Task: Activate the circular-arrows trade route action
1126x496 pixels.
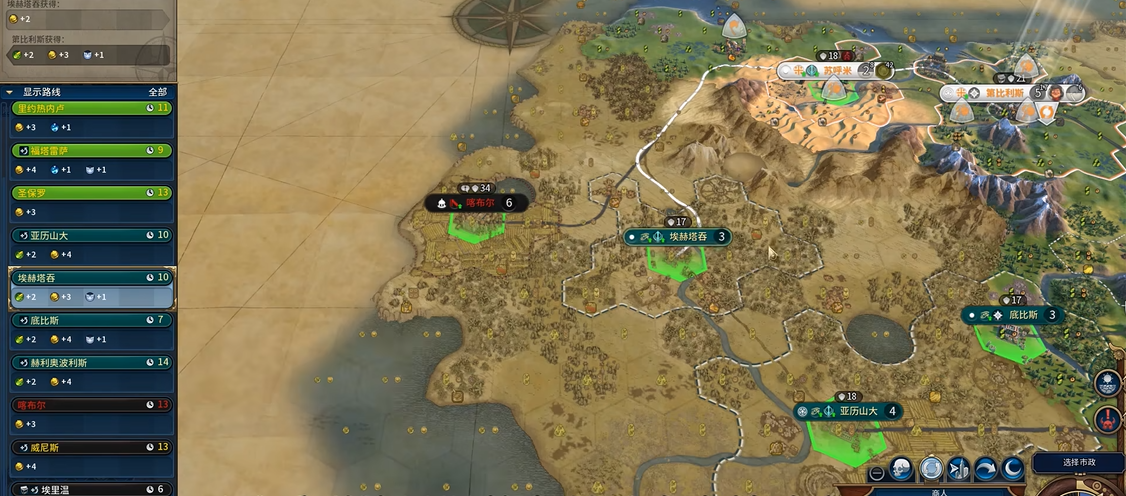Action: pos(931,469)
